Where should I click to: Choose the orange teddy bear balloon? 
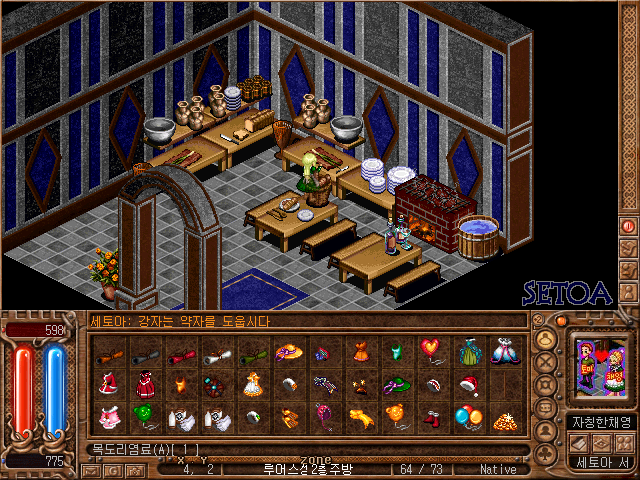pos(395,416)
